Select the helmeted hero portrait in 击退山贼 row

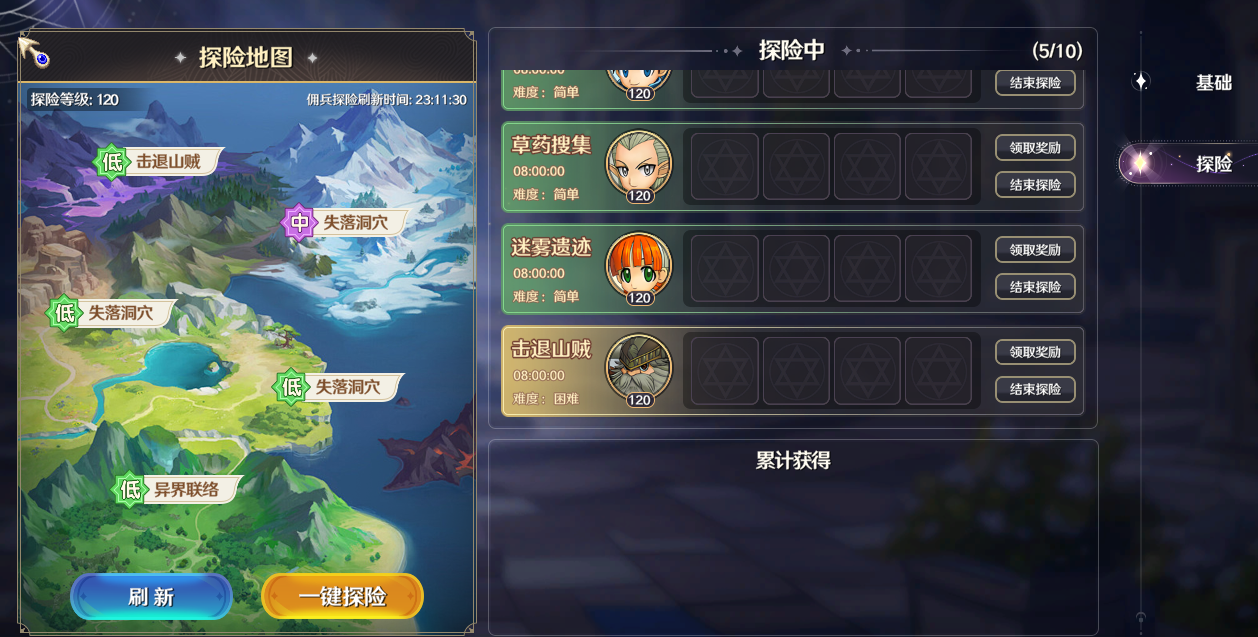639,368
